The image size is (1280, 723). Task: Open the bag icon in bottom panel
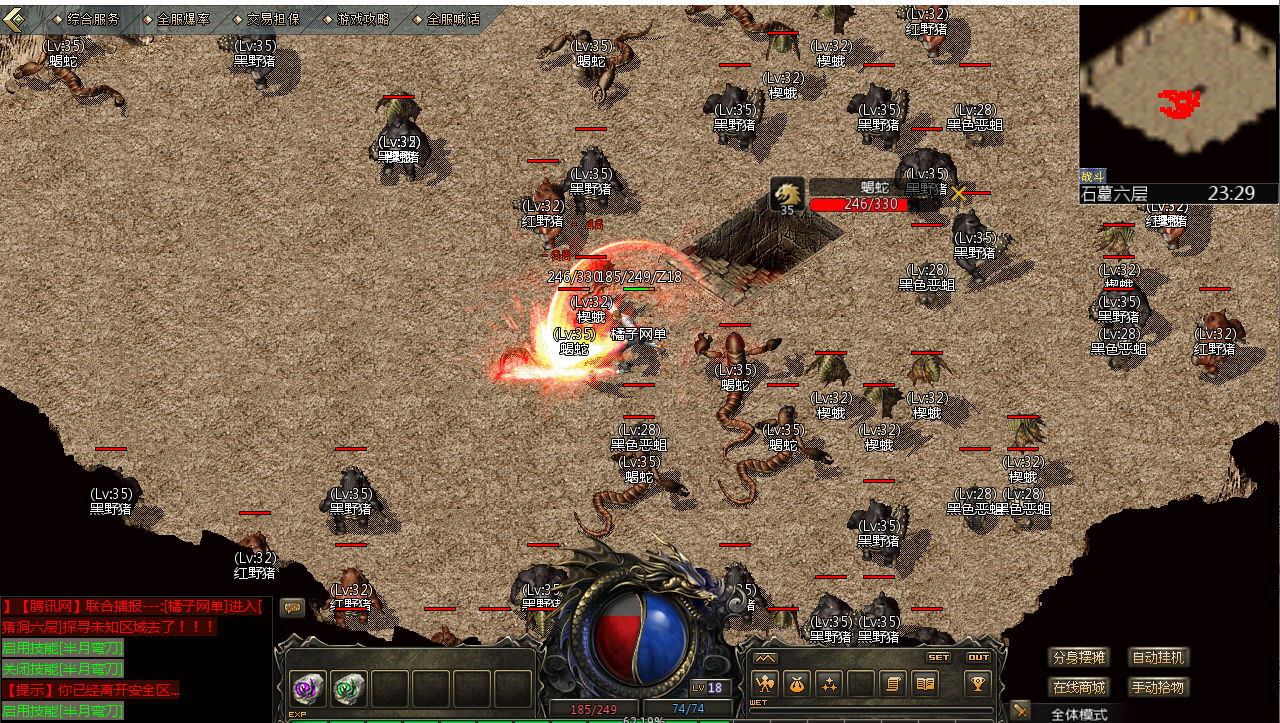[797, 684]
